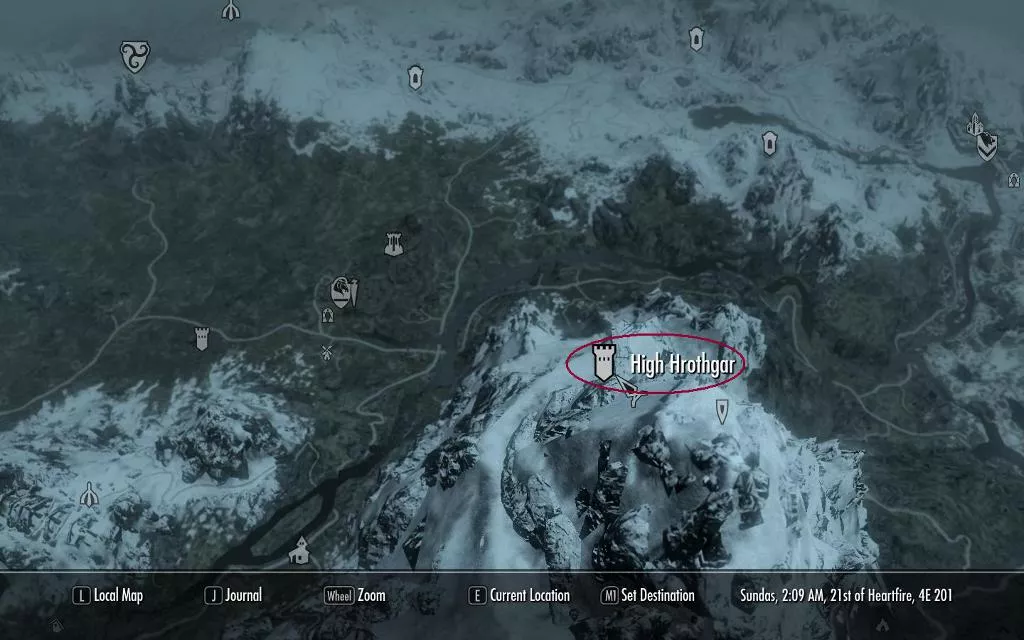
Task: Open the Journal
Action: coord(234,596)
